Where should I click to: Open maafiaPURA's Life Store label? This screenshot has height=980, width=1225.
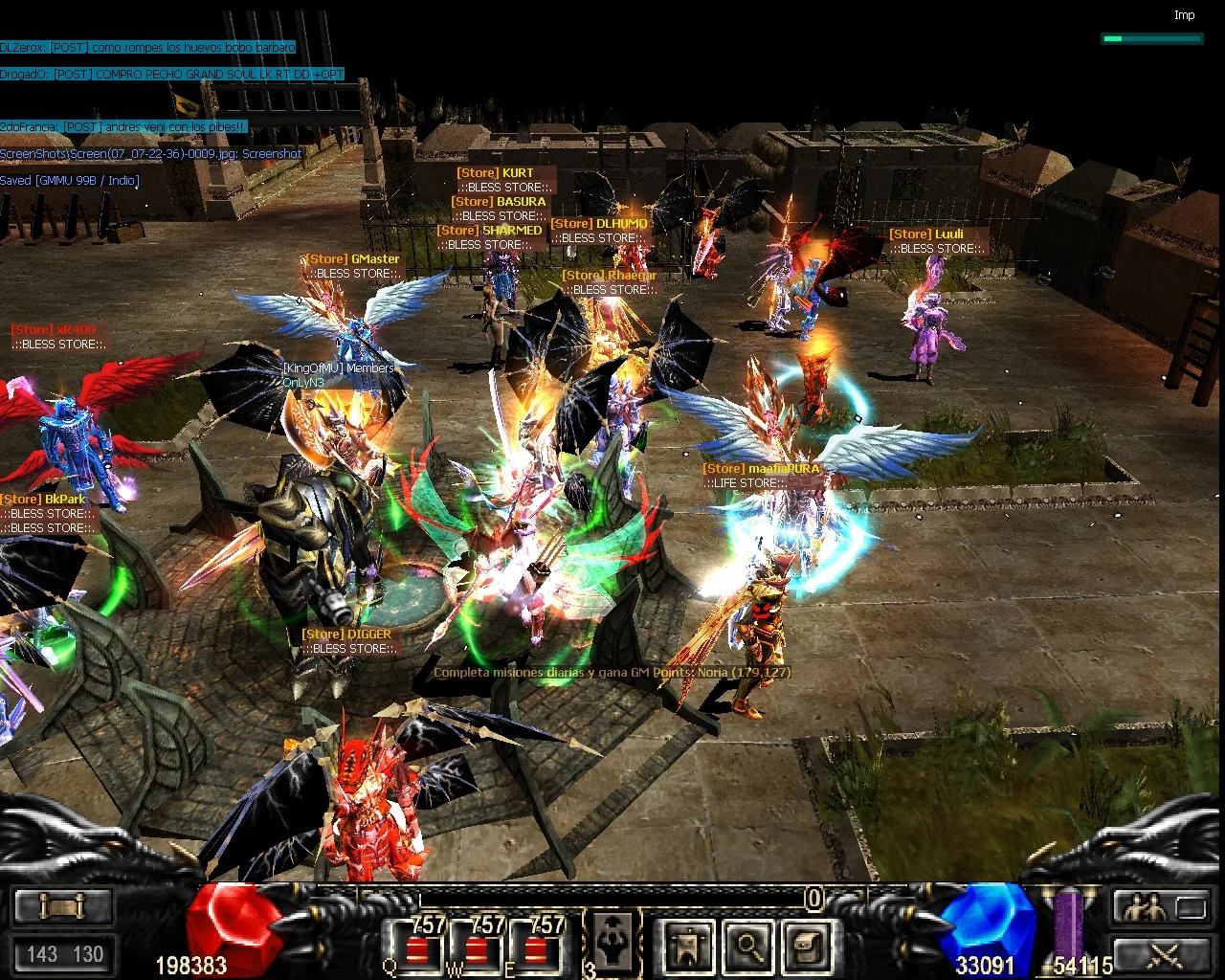coord(762,476)
